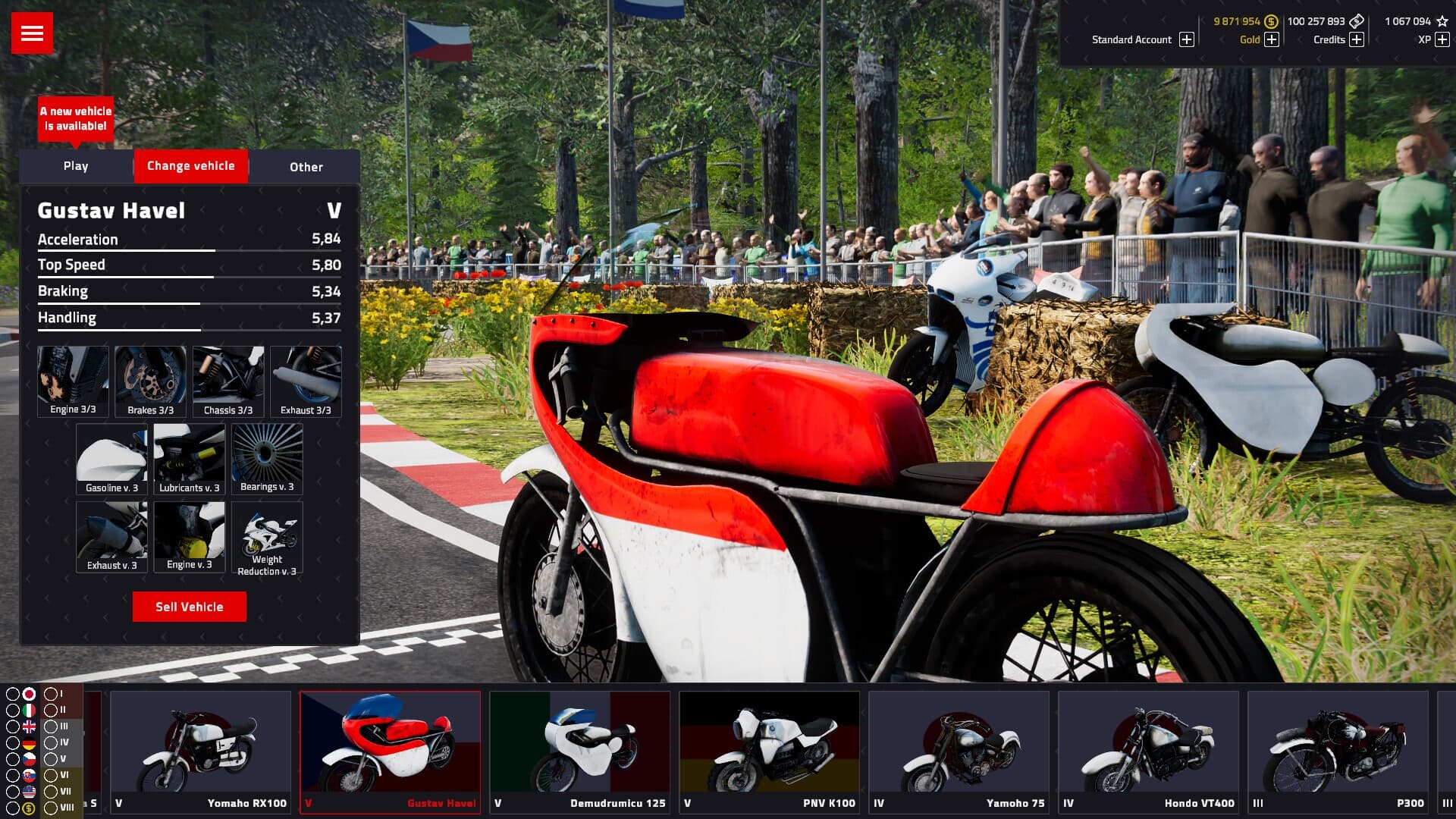1456x819 pixels.
Task: Click the gold coin currency icon
Action: point(1272,23)
